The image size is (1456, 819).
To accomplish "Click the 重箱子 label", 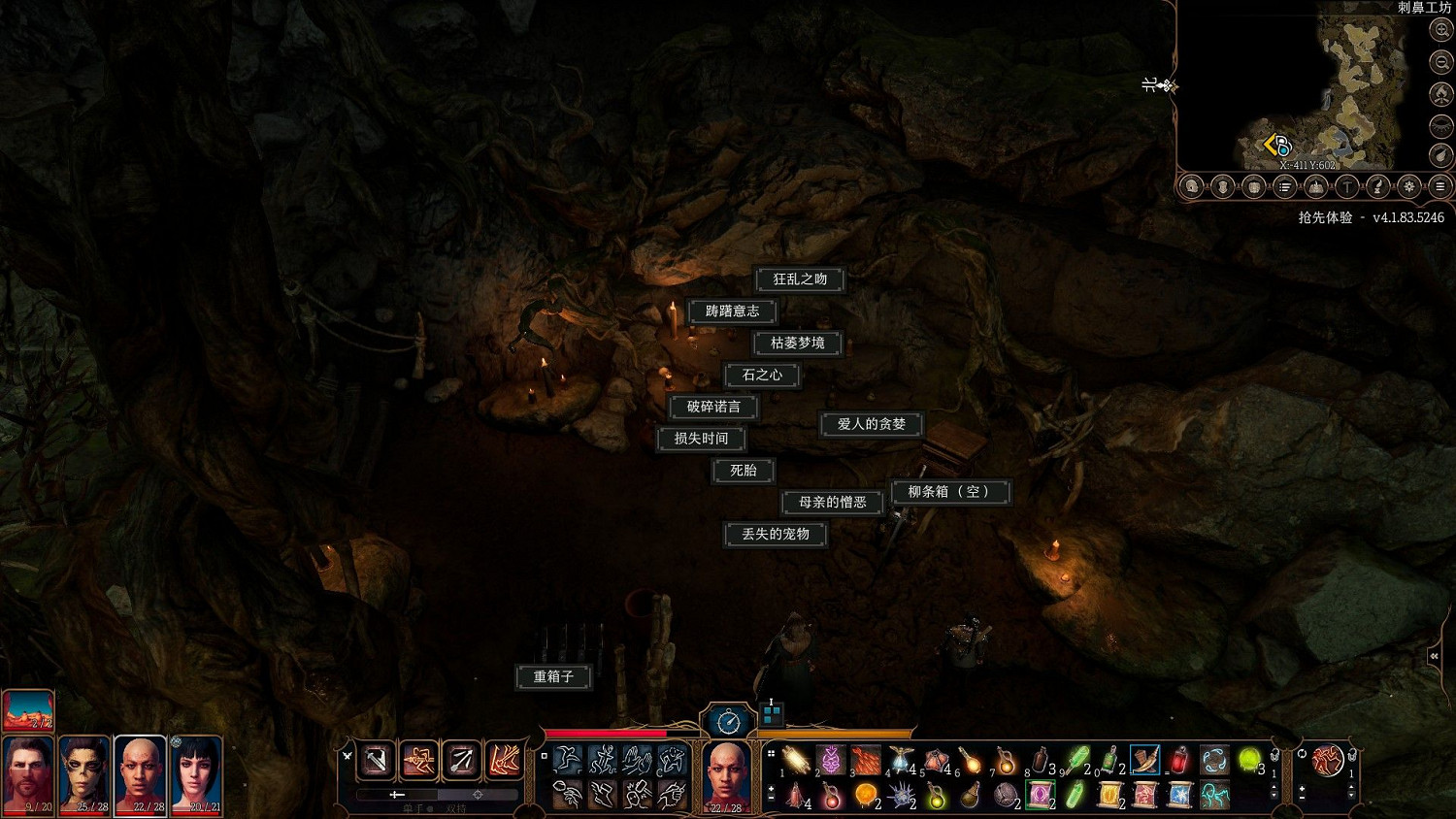I will 553,676.
